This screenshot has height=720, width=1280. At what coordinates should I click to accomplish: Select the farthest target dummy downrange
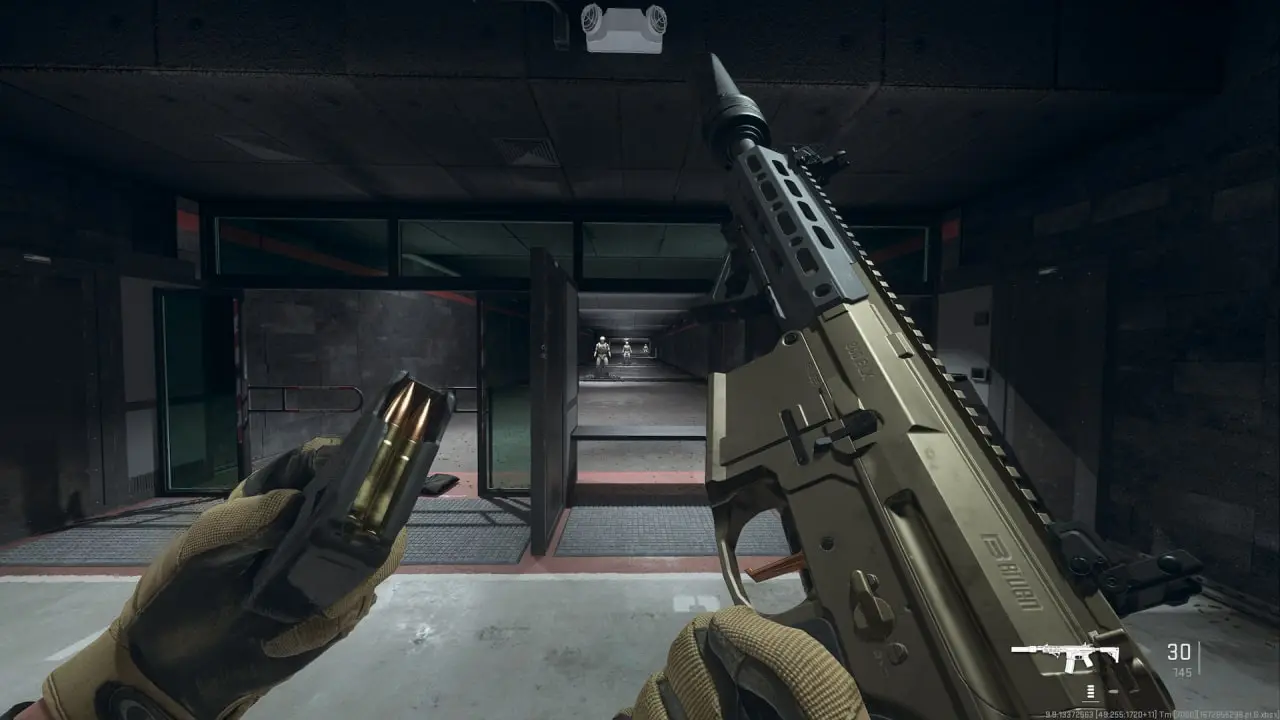646,347
